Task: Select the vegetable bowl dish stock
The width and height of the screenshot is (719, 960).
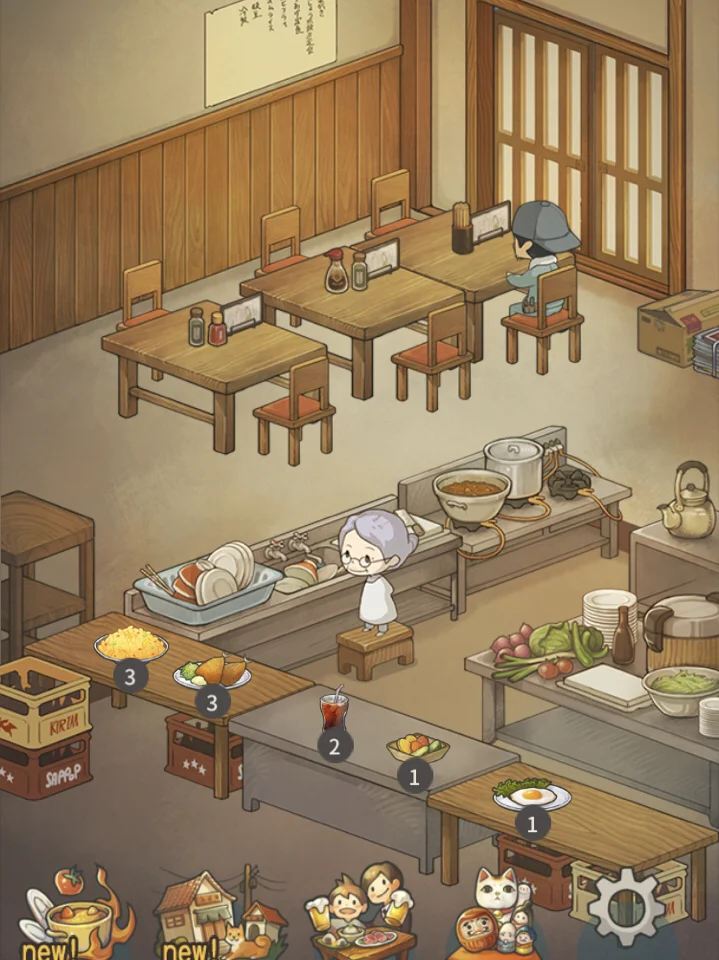Action: click(417, 748)
